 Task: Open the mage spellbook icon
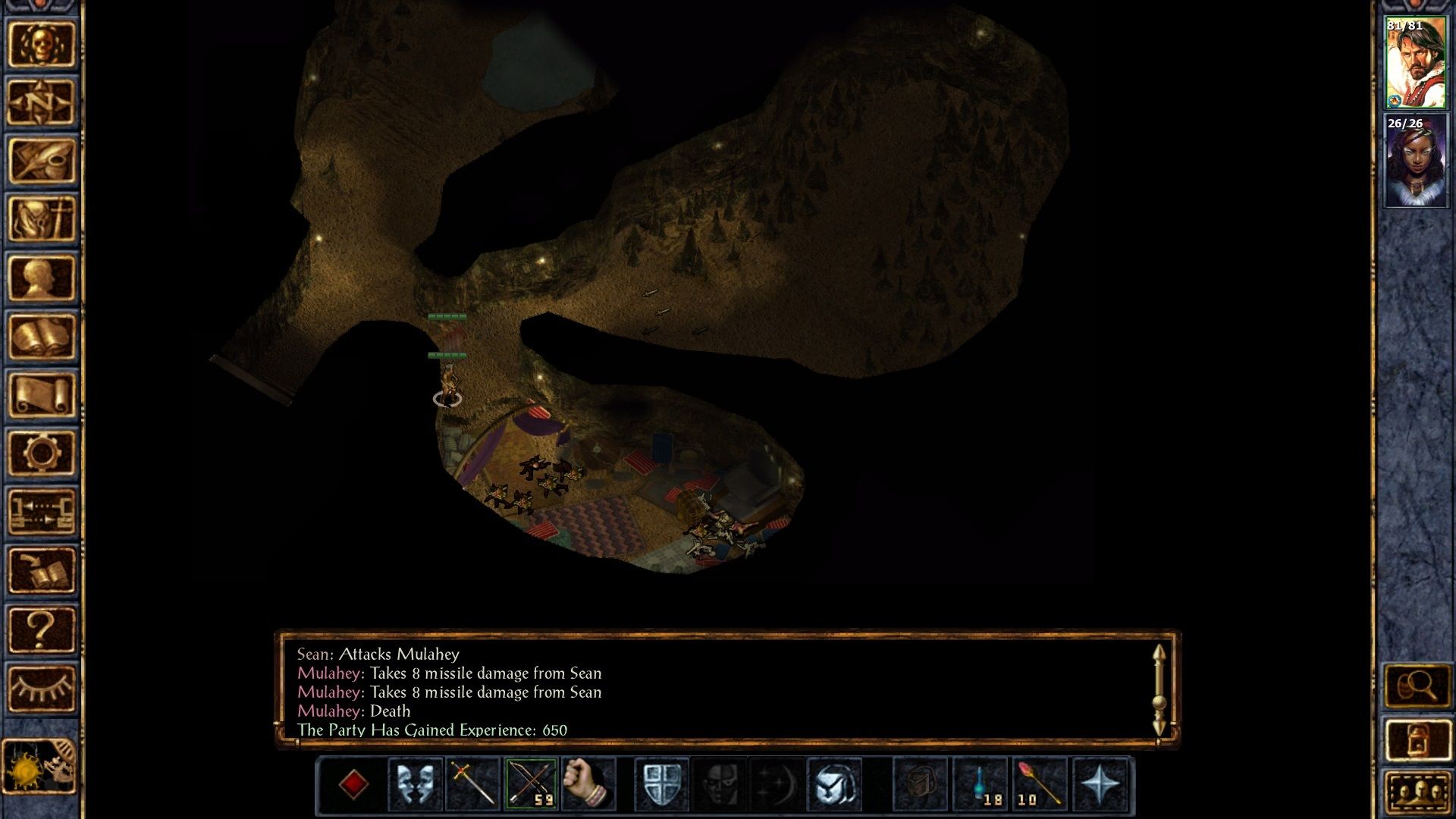41,337
